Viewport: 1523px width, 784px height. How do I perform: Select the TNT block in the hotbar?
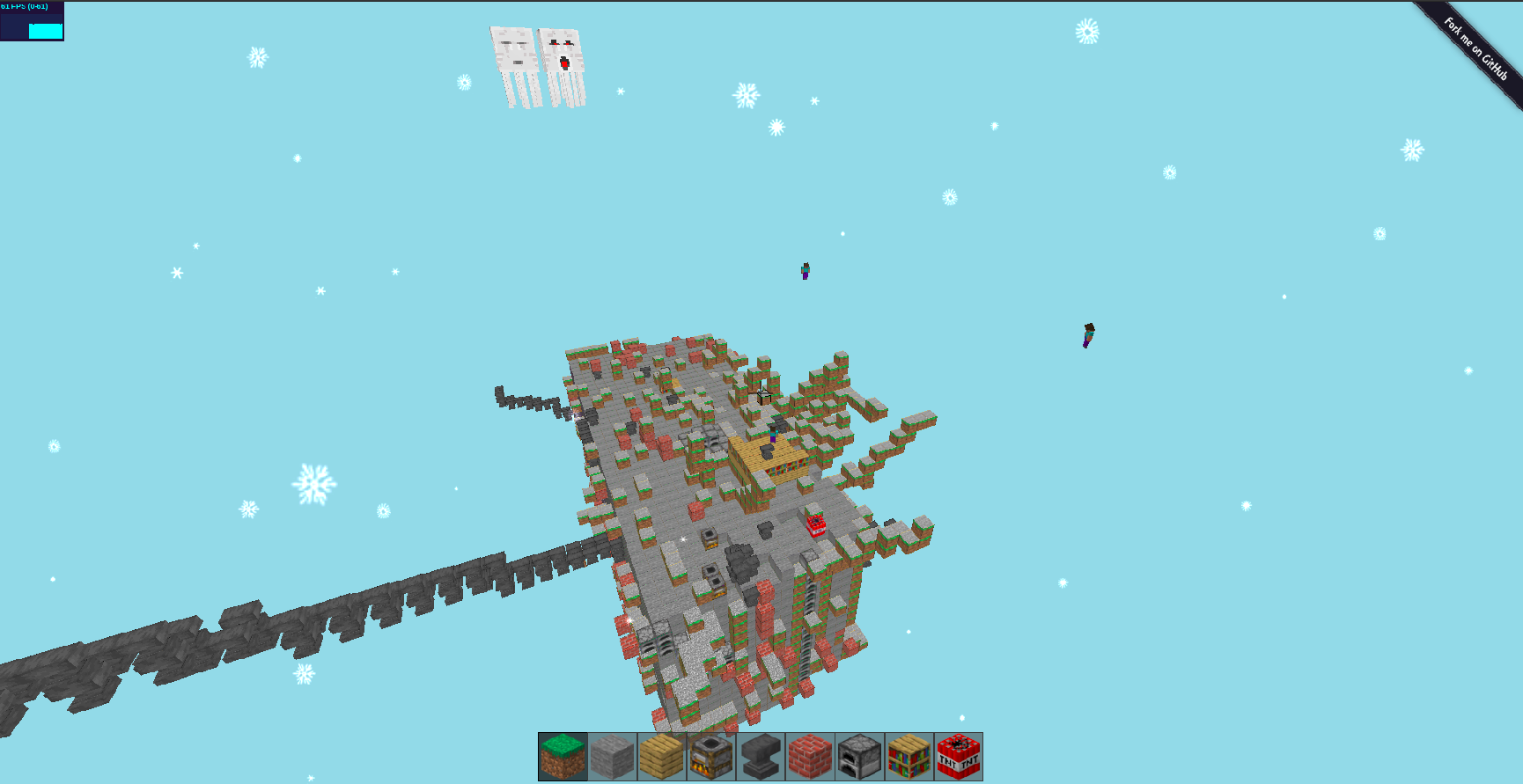958,758
